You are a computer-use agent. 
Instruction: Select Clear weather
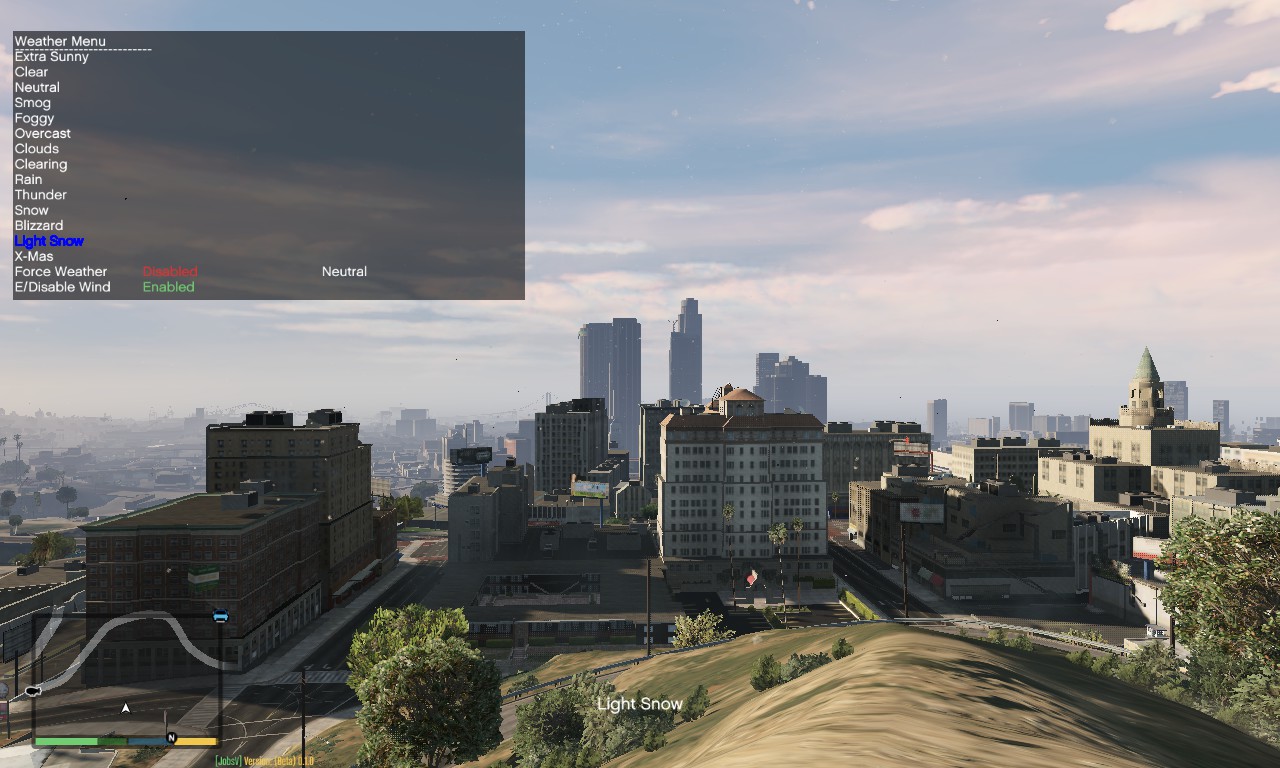[31, 71]
